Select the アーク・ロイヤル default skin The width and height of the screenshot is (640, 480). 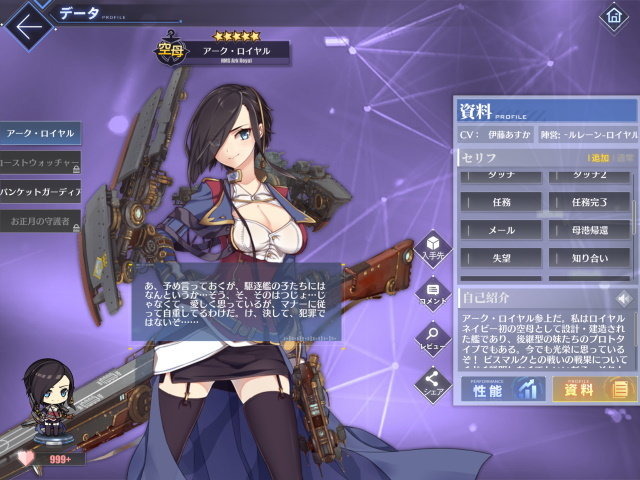(40, 132)
